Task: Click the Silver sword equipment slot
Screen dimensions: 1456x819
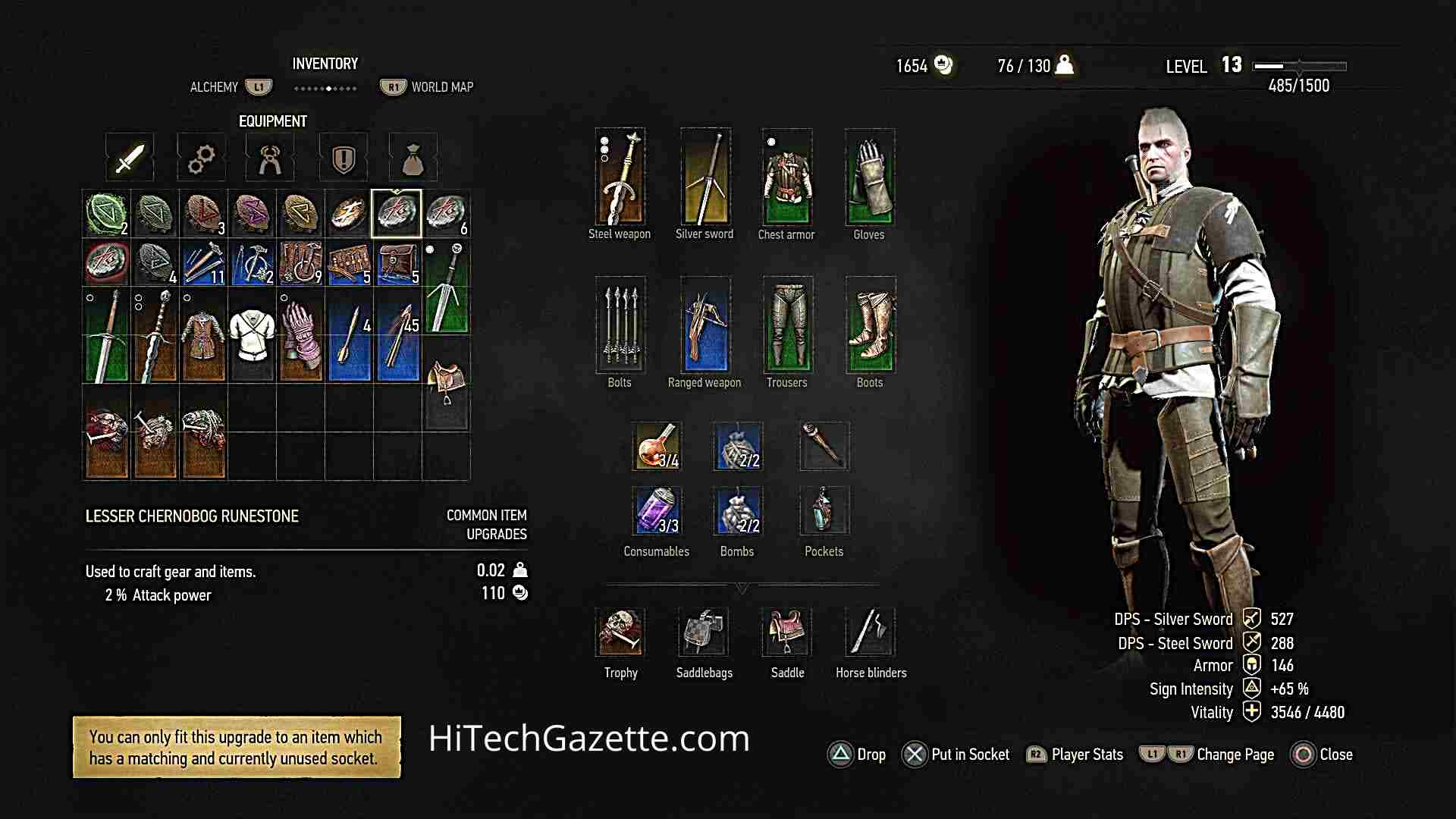Action: pyautogui.click(x=704, y=178)
